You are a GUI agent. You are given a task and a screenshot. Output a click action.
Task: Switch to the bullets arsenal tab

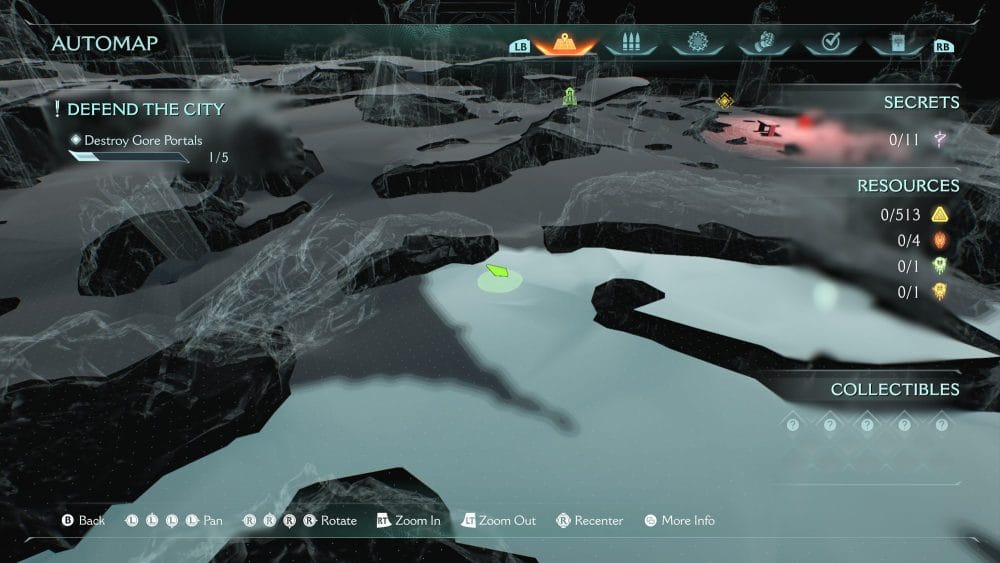(630, 43)
